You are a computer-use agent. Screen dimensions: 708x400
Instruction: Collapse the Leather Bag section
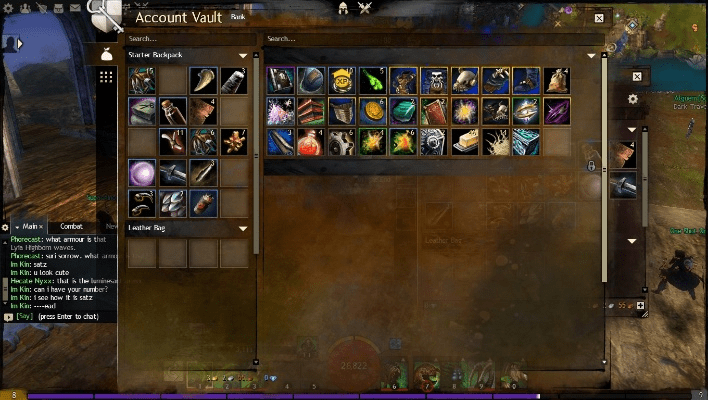[x=242, y=228]
